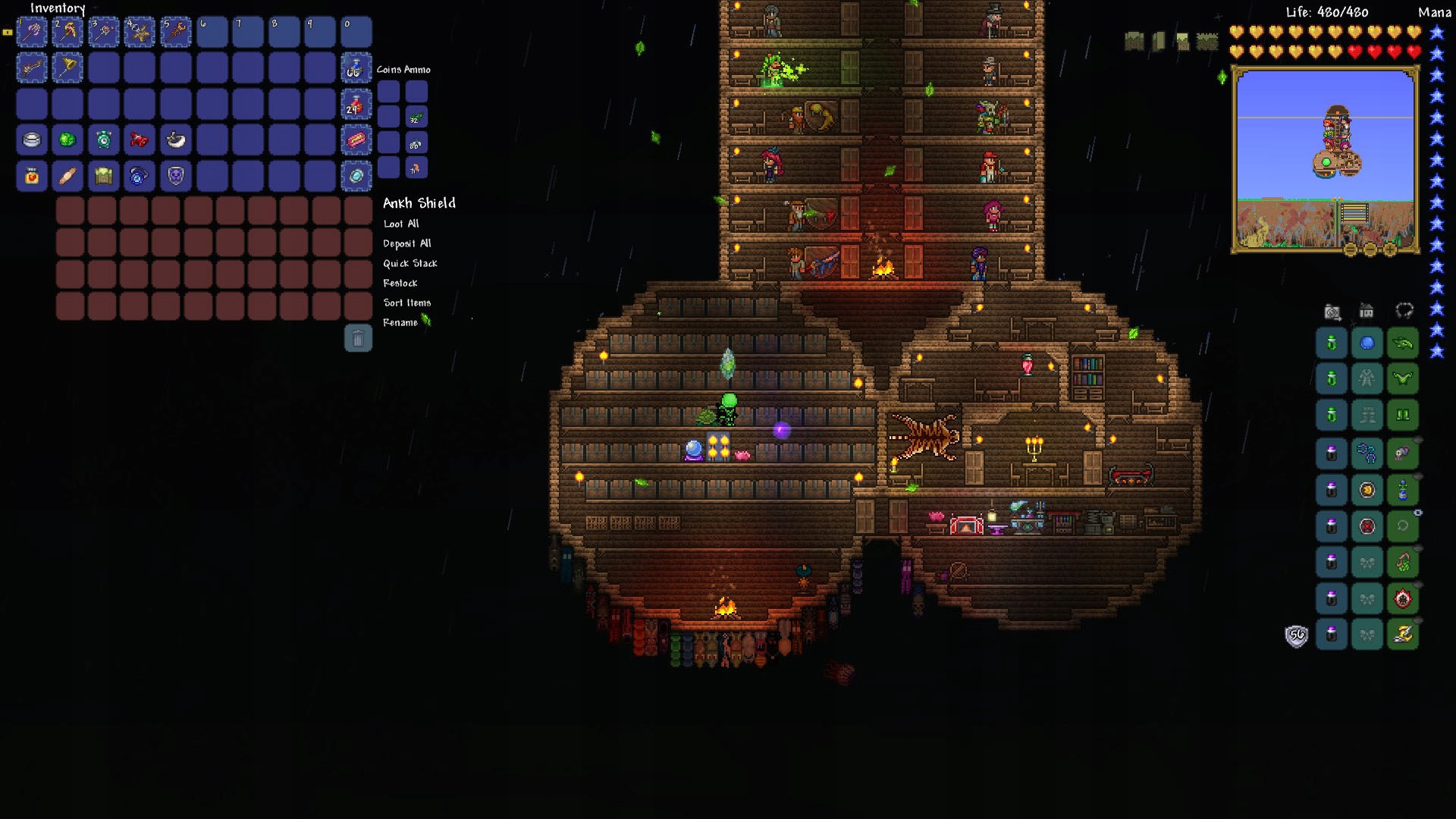Select the mana potion stack of 66
1456x819 pixels.
356,68
